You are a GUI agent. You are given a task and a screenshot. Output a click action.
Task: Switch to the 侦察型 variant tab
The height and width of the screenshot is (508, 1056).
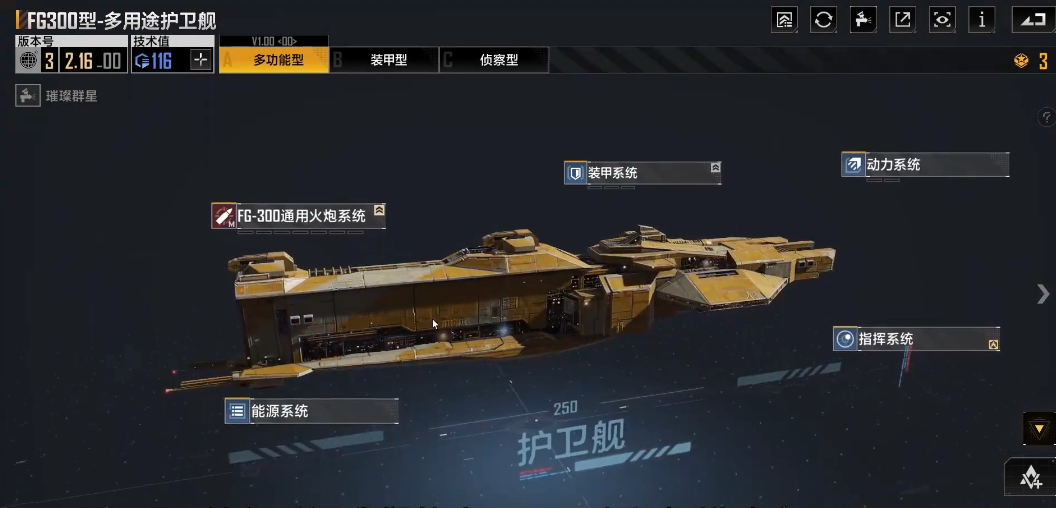point(495,60)
